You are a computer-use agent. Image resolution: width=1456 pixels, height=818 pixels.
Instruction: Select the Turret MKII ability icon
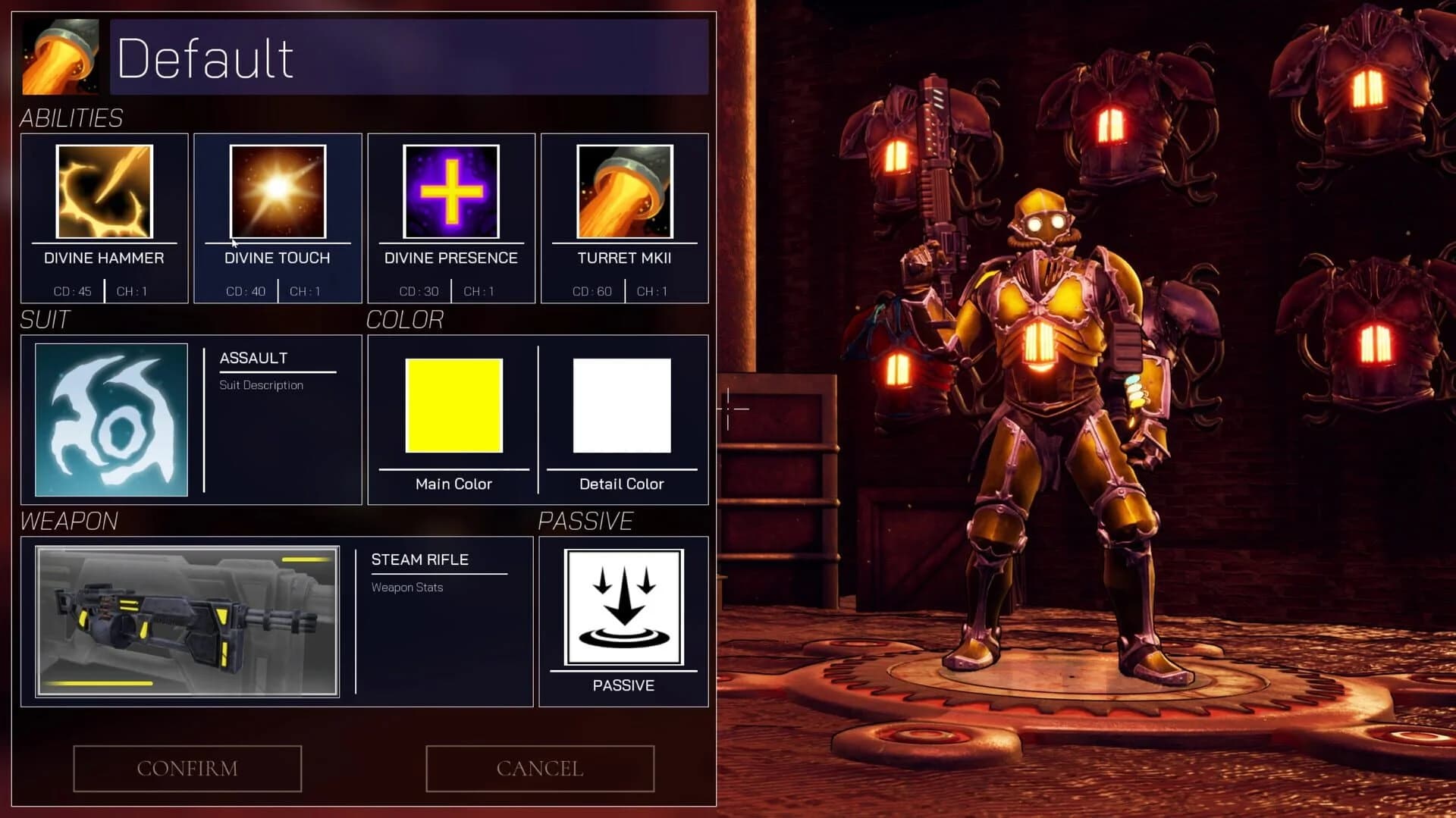tap(624, 191)
